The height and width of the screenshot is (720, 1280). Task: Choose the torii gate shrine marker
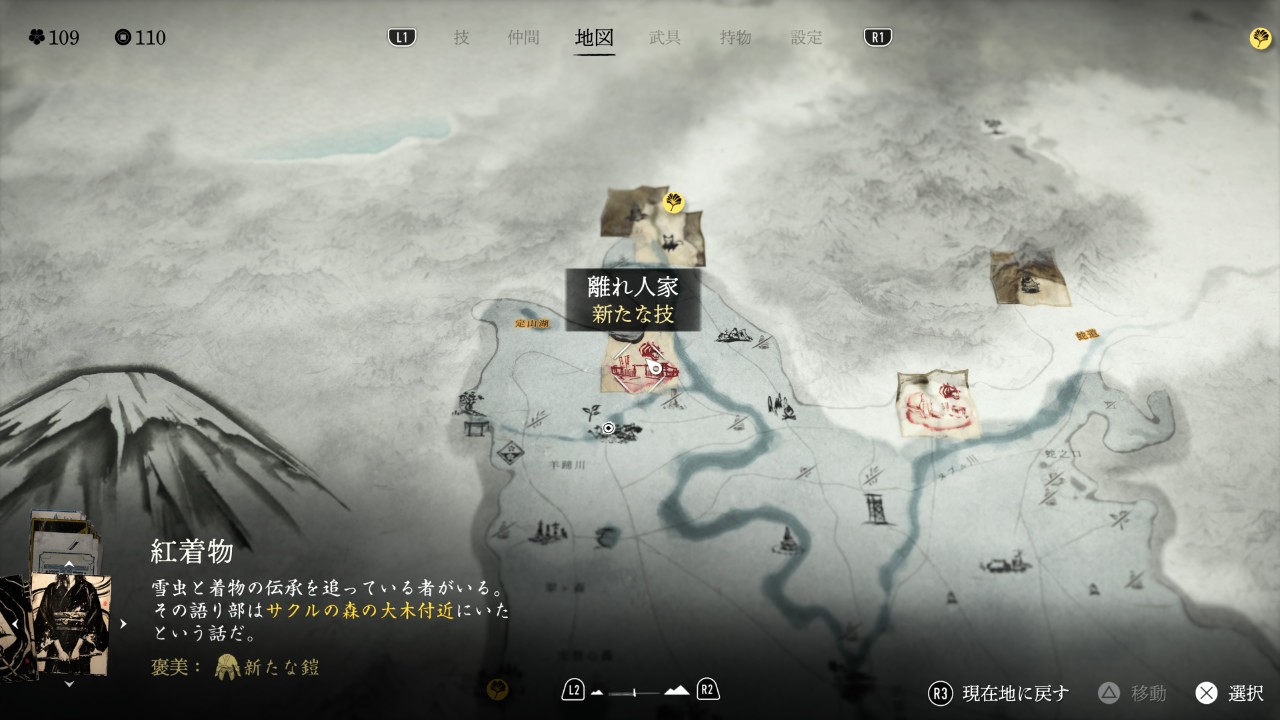point(474,426)
